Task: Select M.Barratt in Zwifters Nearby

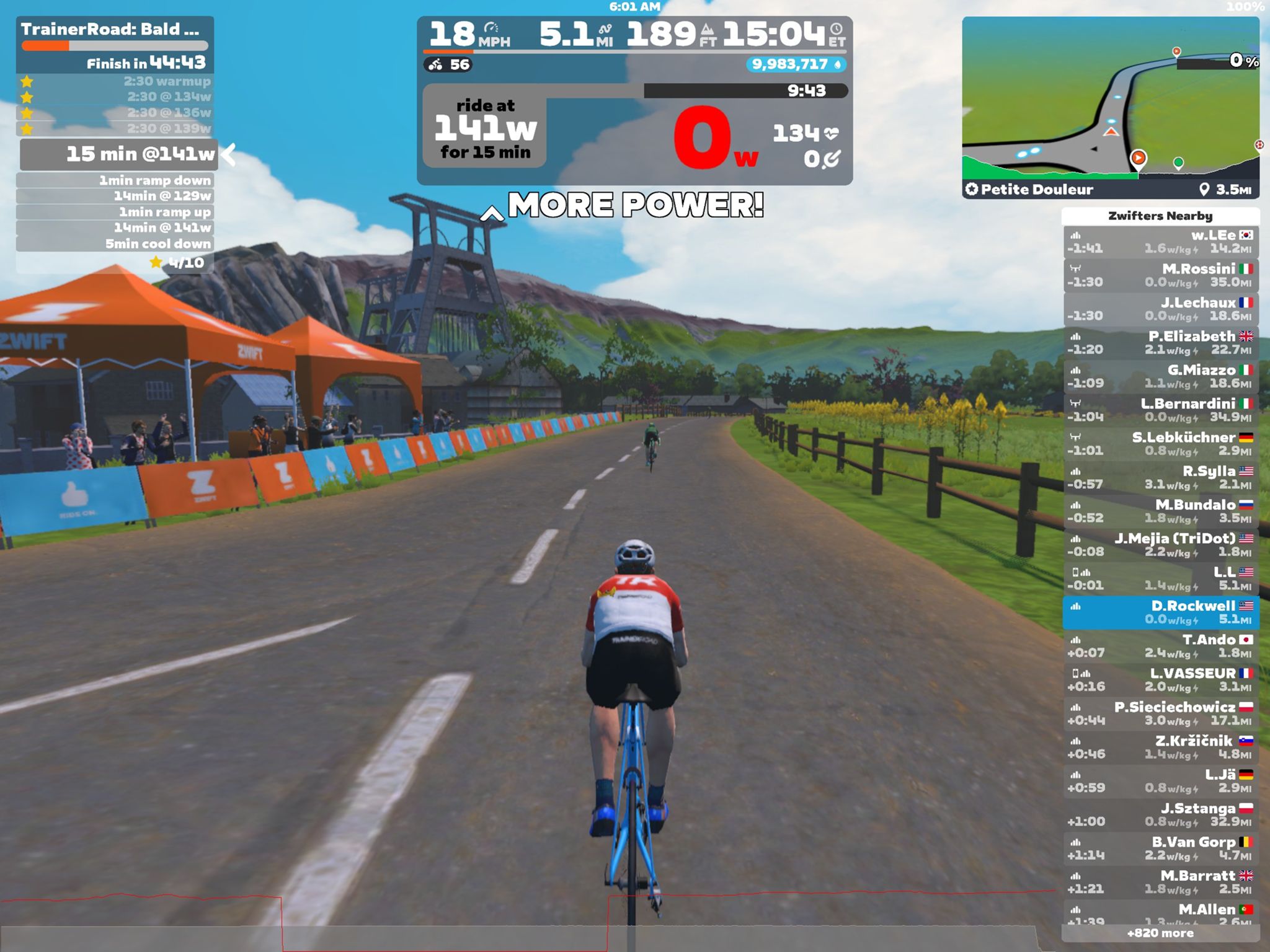Action: coord(1160,882)
